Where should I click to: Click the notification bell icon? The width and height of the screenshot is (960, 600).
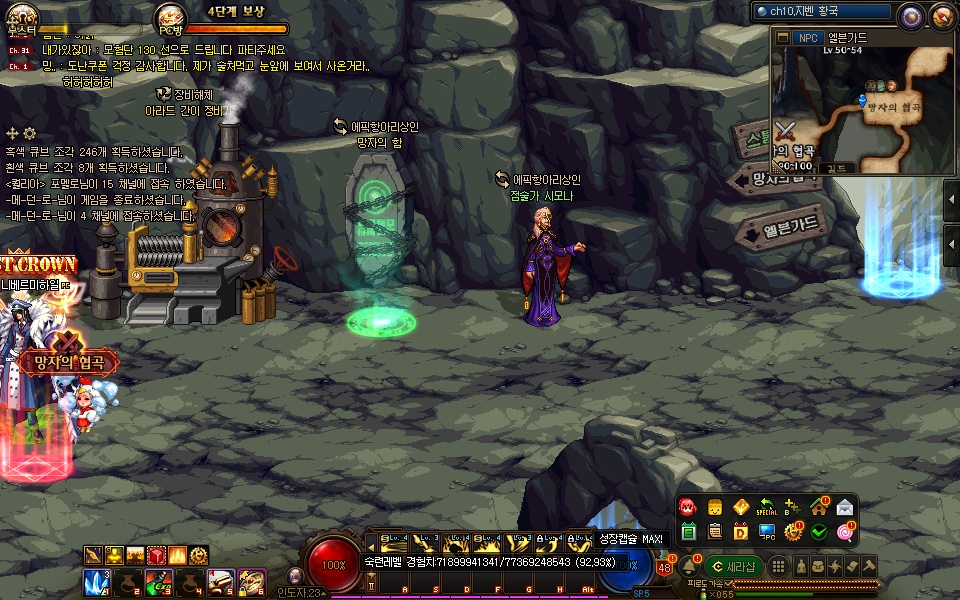689,566
